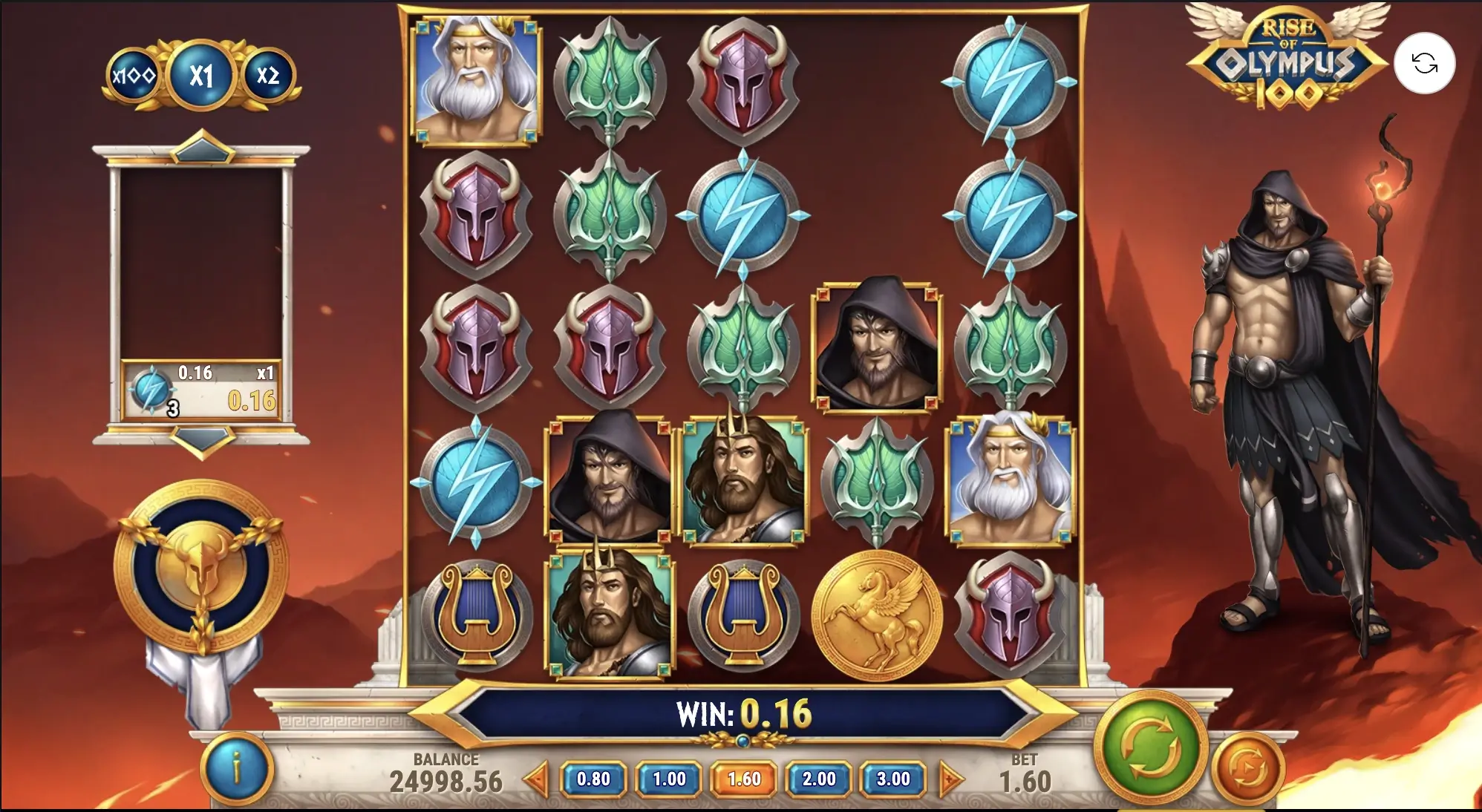The height and width of the screenshot is (812, 1482).
Task: Set the bet to 2.00
Action: tap(819, 779)
